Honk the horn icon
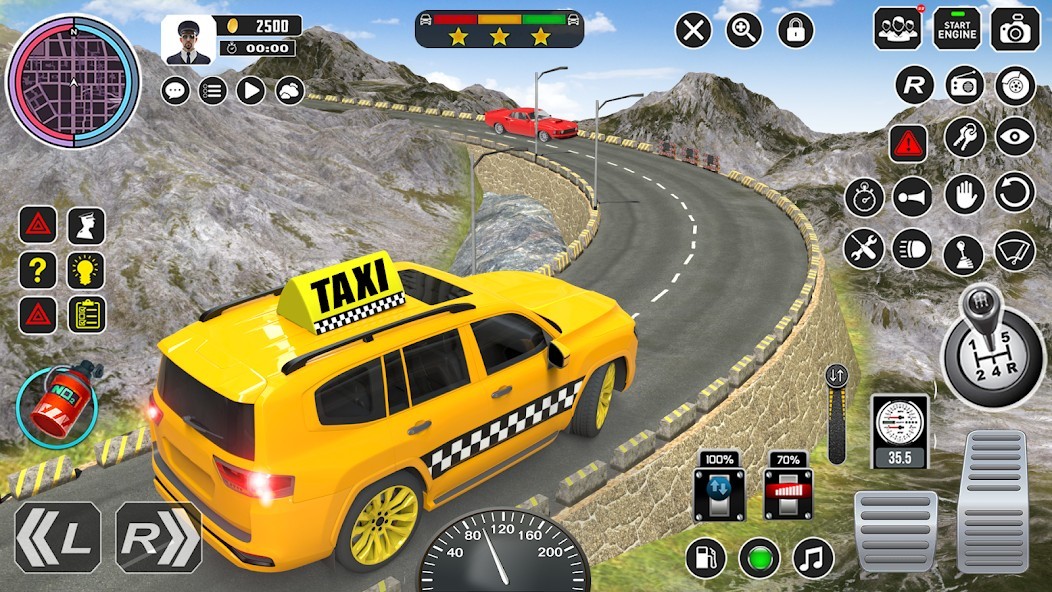This screenshot has width=1052, height=592. (913, 196)
